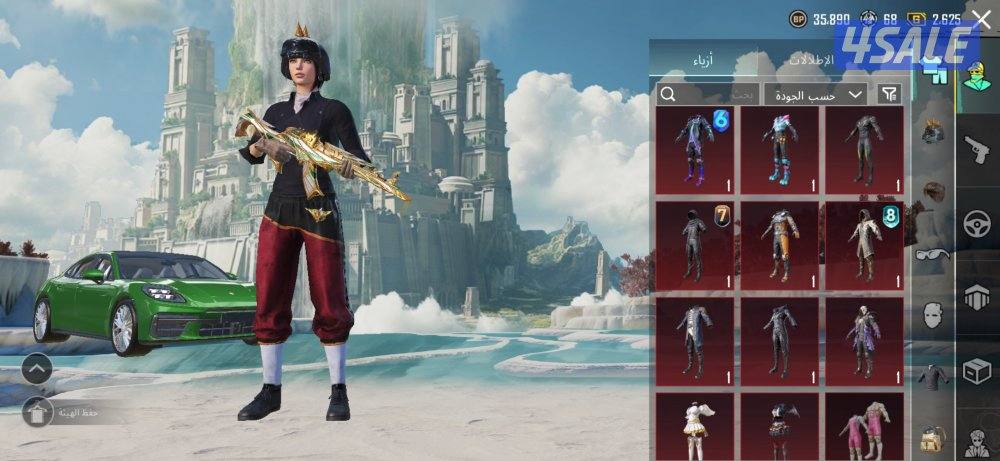Open the backpack subcategory
The width and height of the screenshot is (1000, 461).
[933, 437]
